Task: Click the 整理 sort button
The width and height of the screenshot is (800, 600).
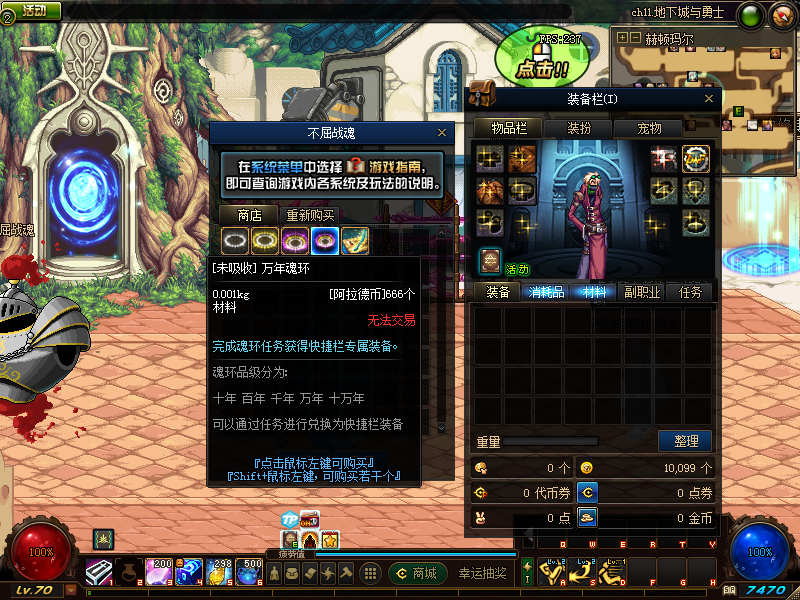Action: click(685, 441)
